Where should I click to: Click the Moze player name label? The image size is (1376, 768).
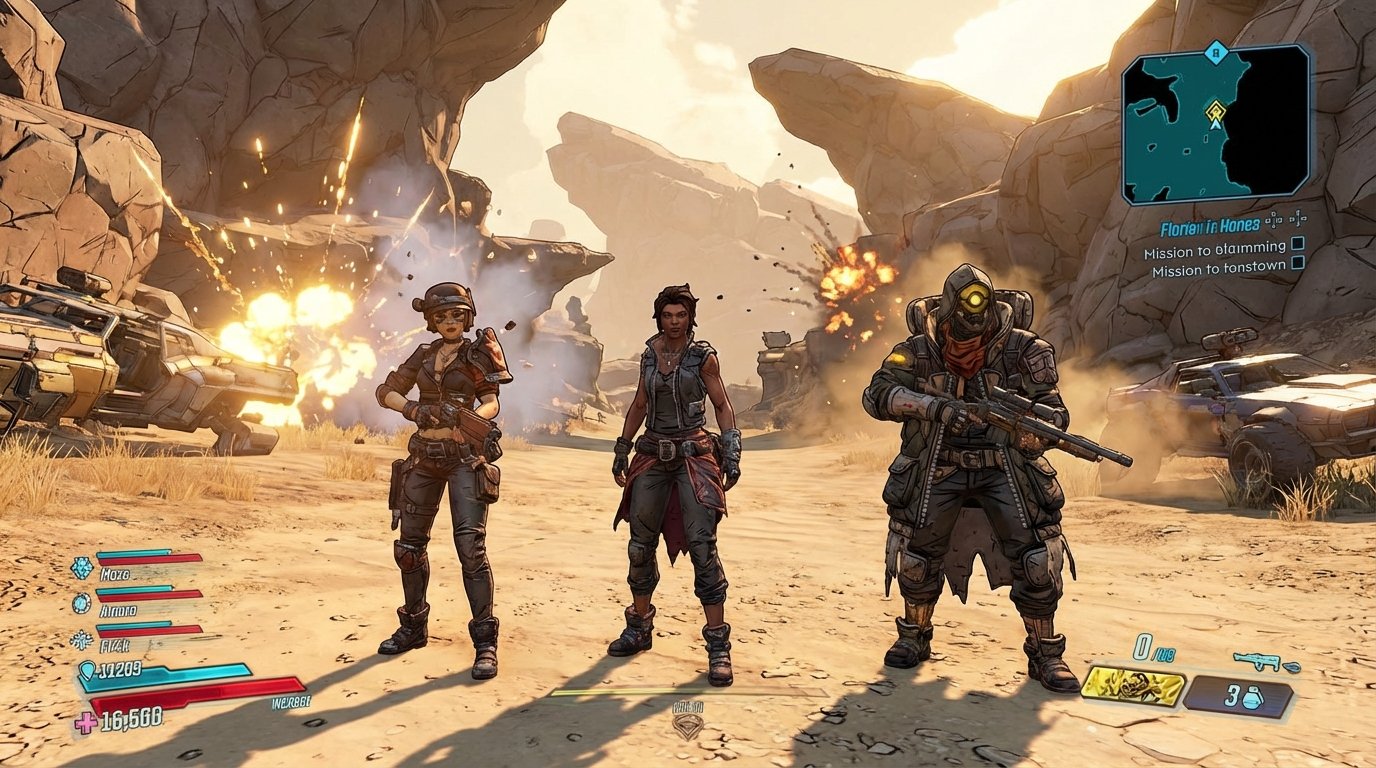tap(113, 573)
